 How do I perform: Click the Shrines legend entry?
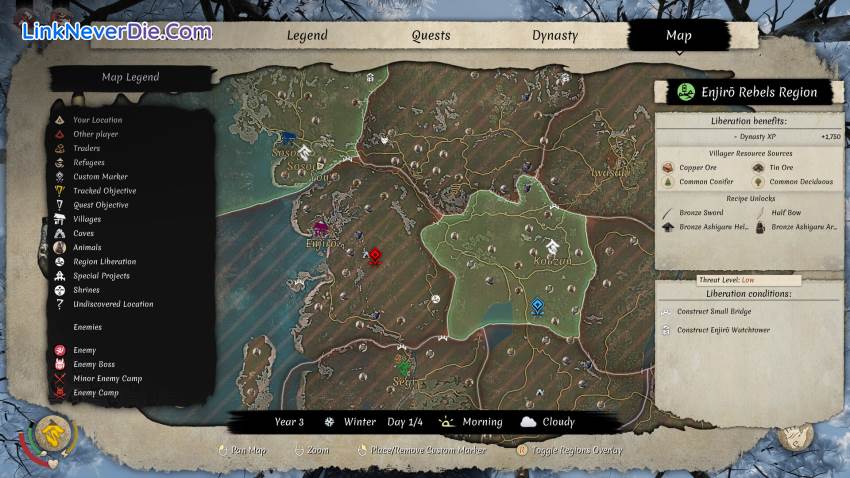[x=86, y=290]
